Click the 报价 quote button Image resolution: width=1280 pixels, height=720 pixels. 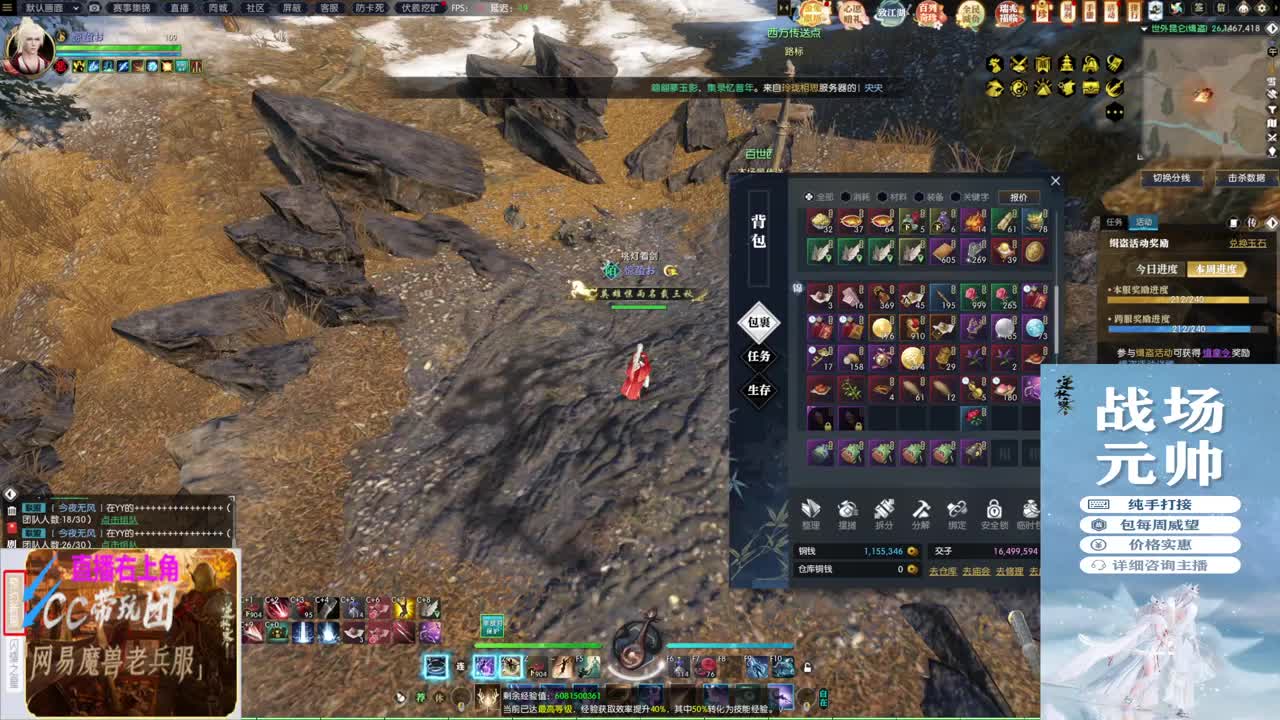tap(1019, 197)
